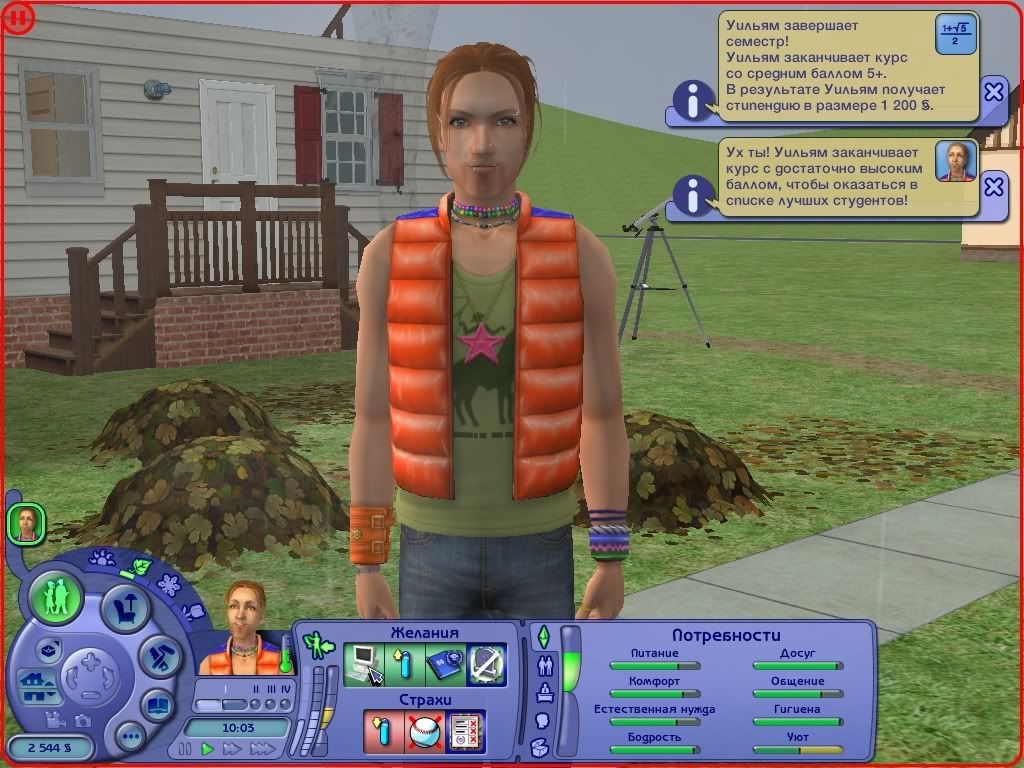Open the relationships panel tab

point(545,664)
